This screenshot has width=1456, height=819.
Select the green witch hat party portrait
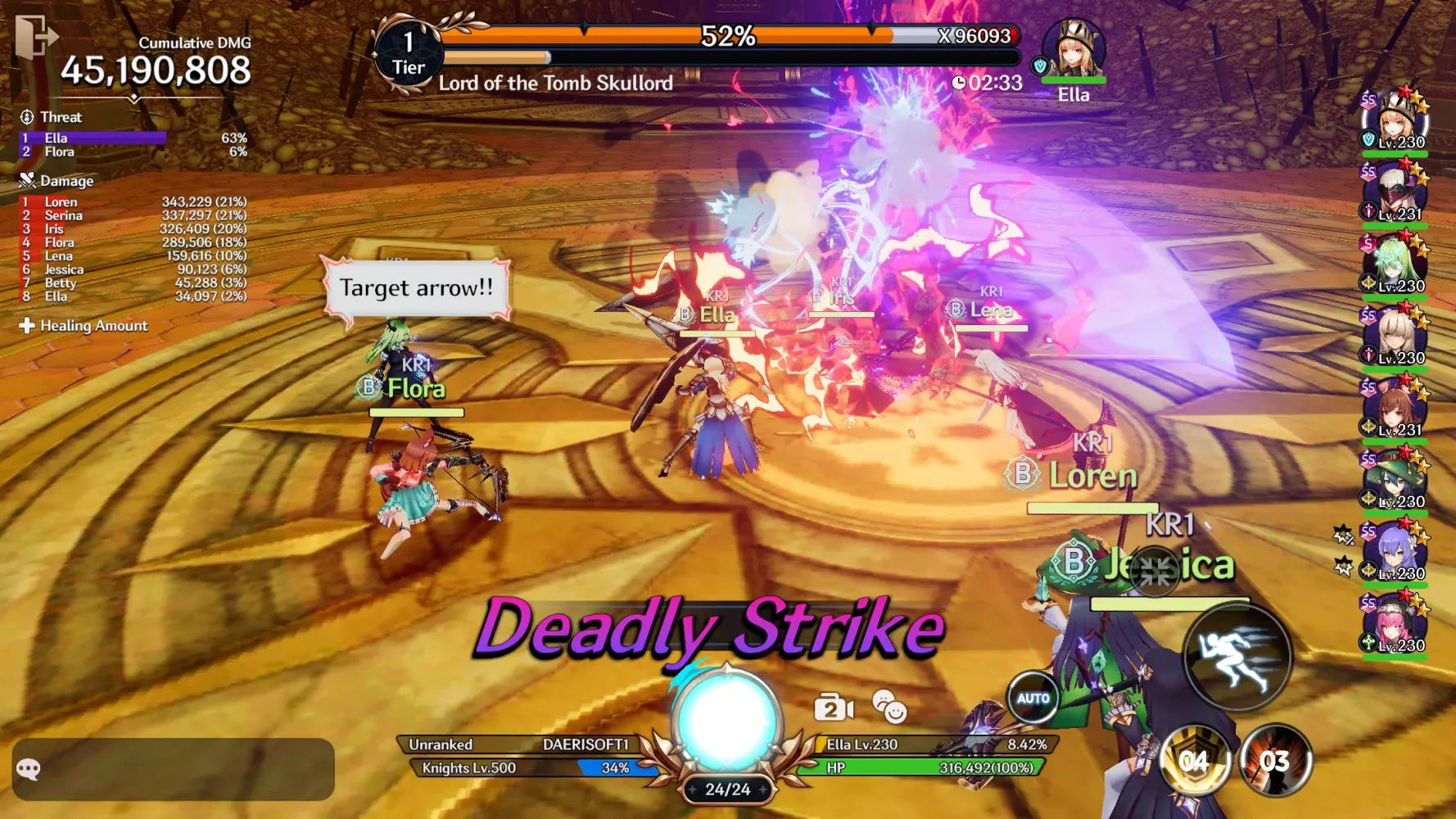pyautogui.click(x=1395, y=481)
